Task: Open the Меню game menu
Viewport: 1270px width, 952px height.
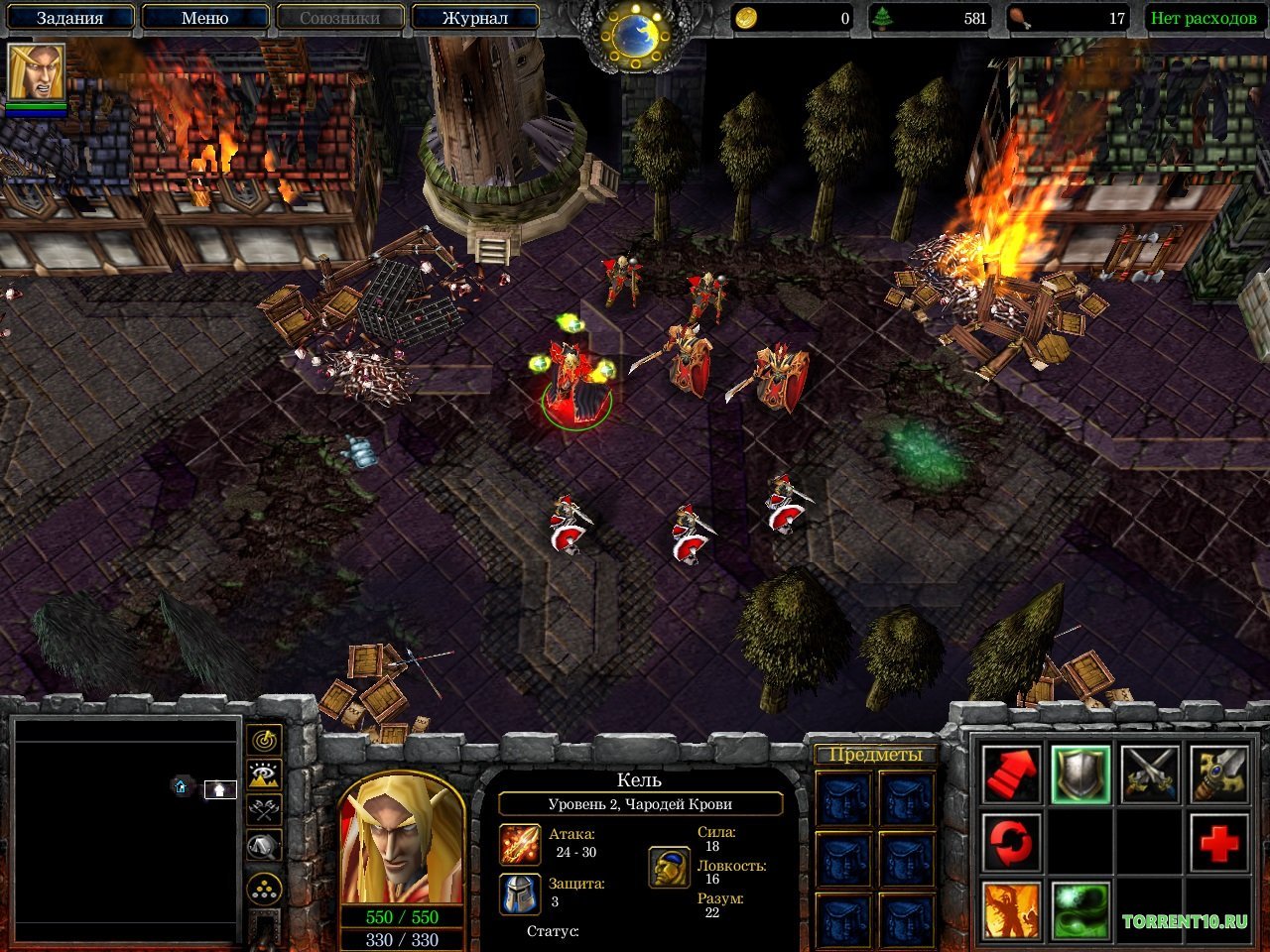Action: pos(204,18)
